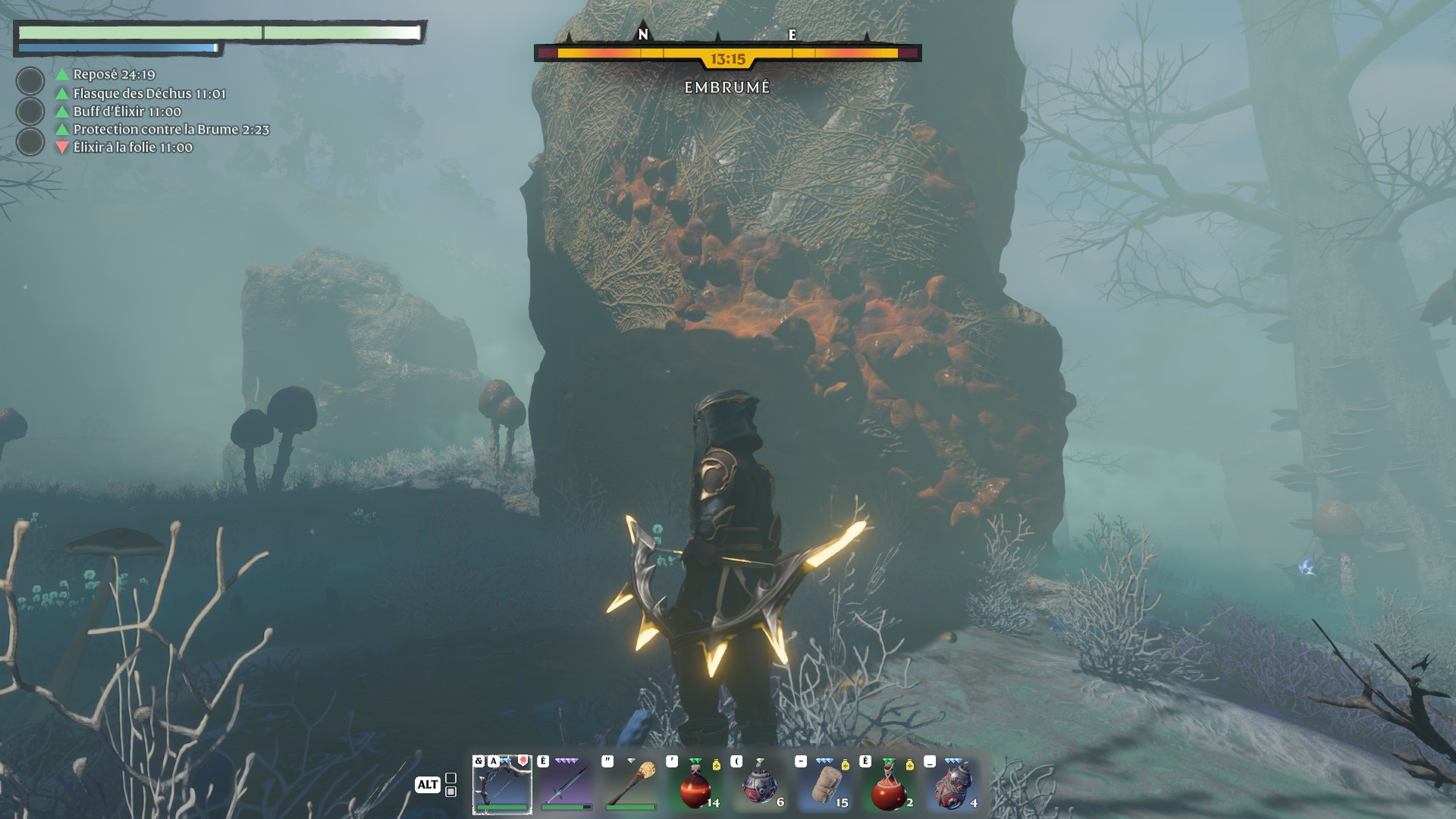The height and width of the screenshot is (819, 1456).
Task: Pick the bandage roll stack of 15
Action: (x=824, y=784)
